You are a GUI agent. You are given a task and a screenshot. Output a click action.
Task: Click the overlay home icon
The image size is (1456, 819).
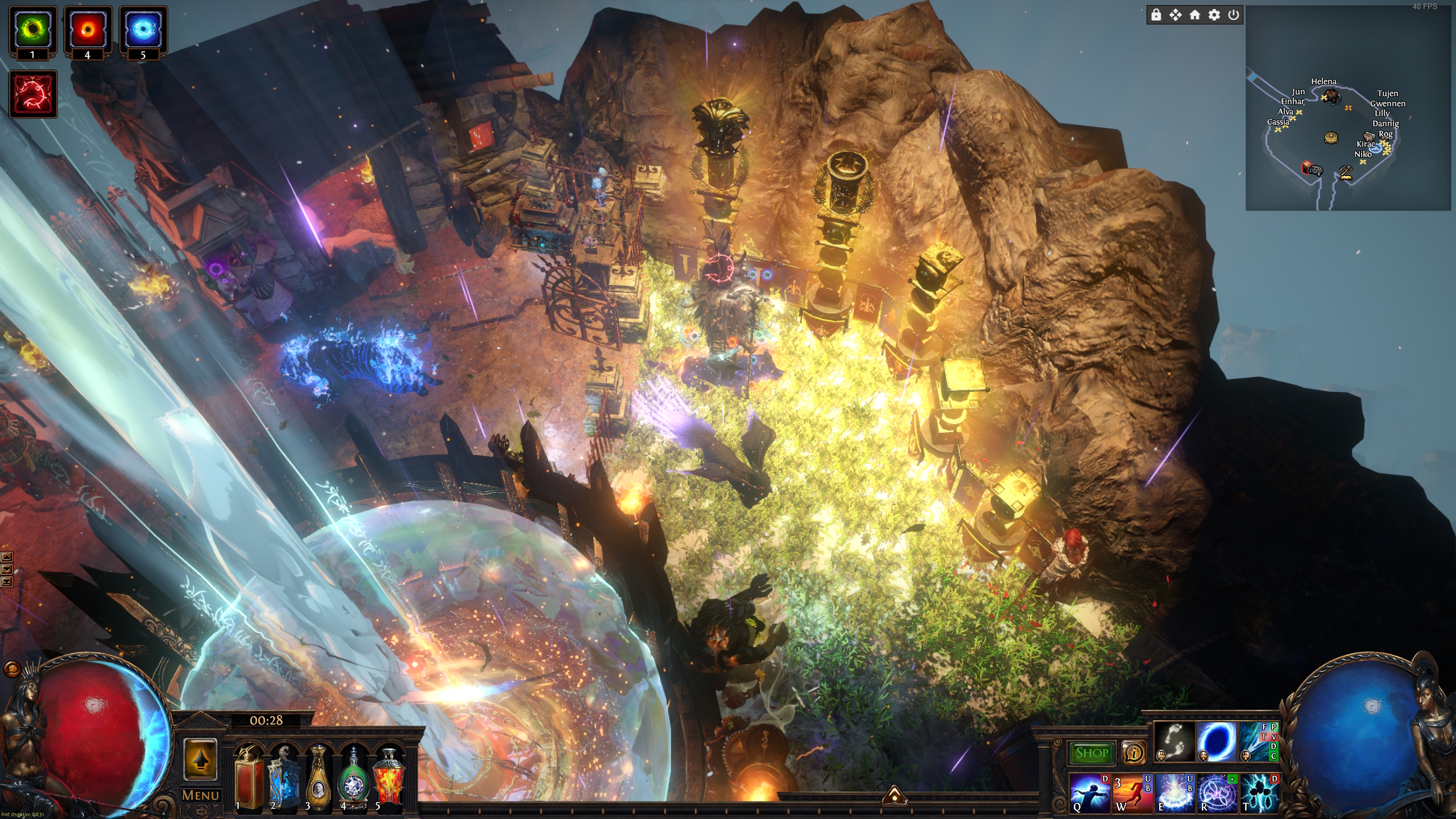1195,15
